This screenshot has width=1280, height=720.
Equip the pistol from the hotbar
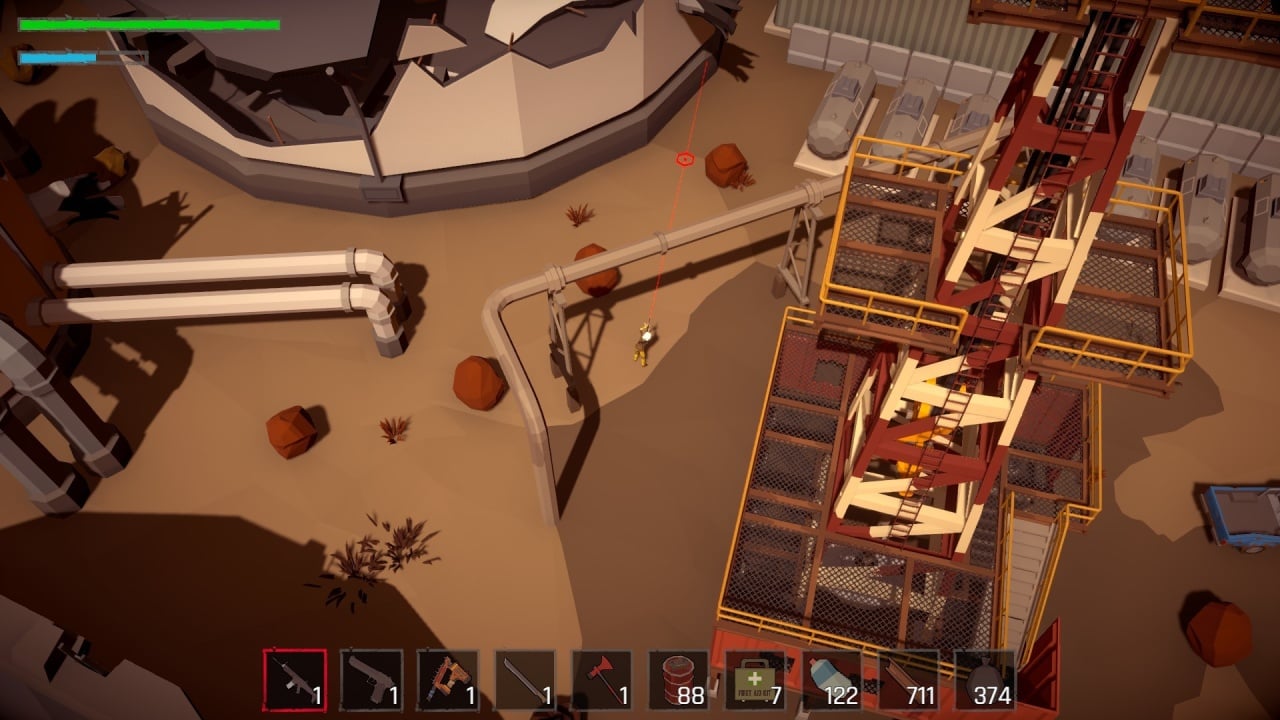point(372,680)
